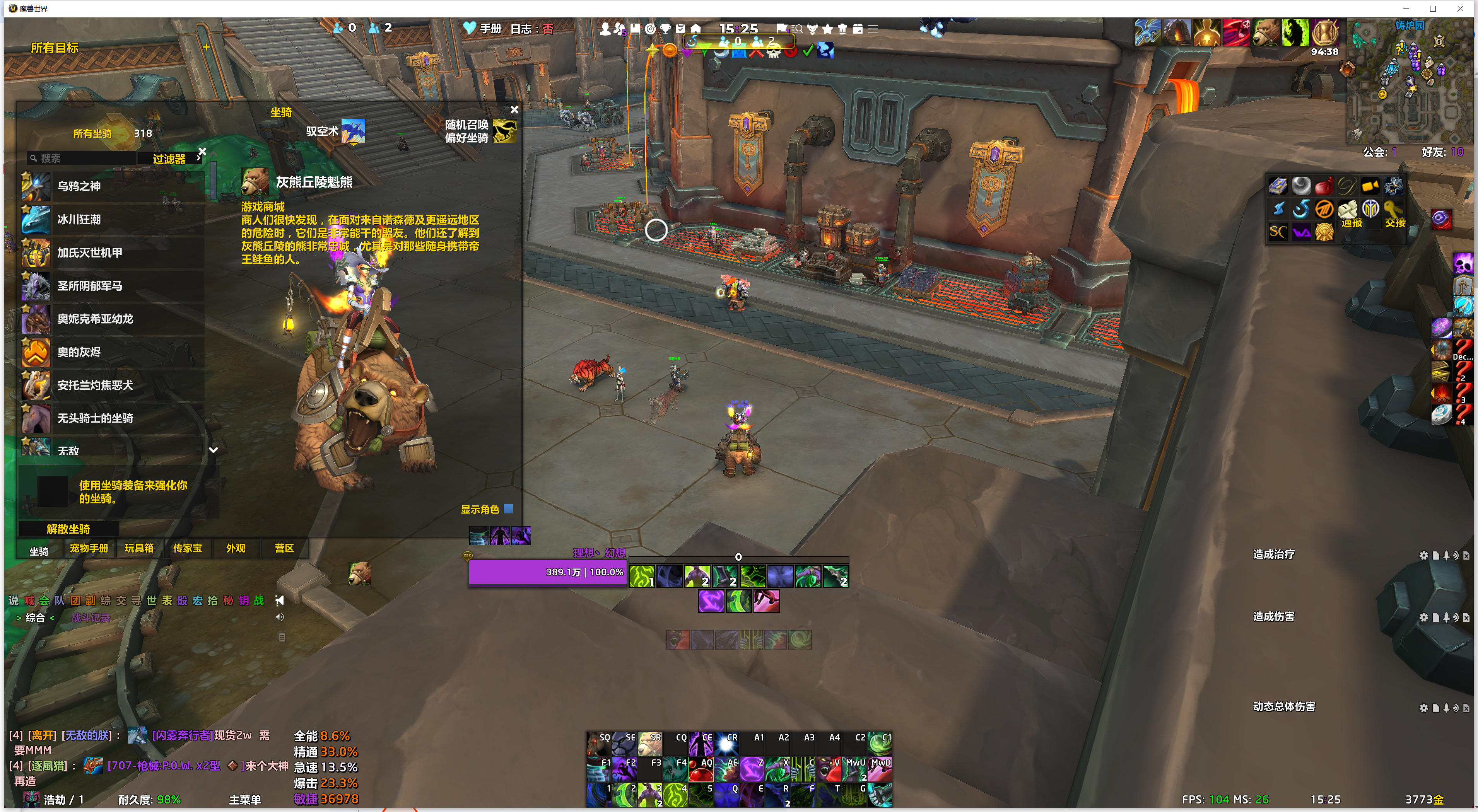The width and height of the screenshot is (1478, 812).
Task: Click the 解散坐骑 dismount button
Action: pos(68,529)
